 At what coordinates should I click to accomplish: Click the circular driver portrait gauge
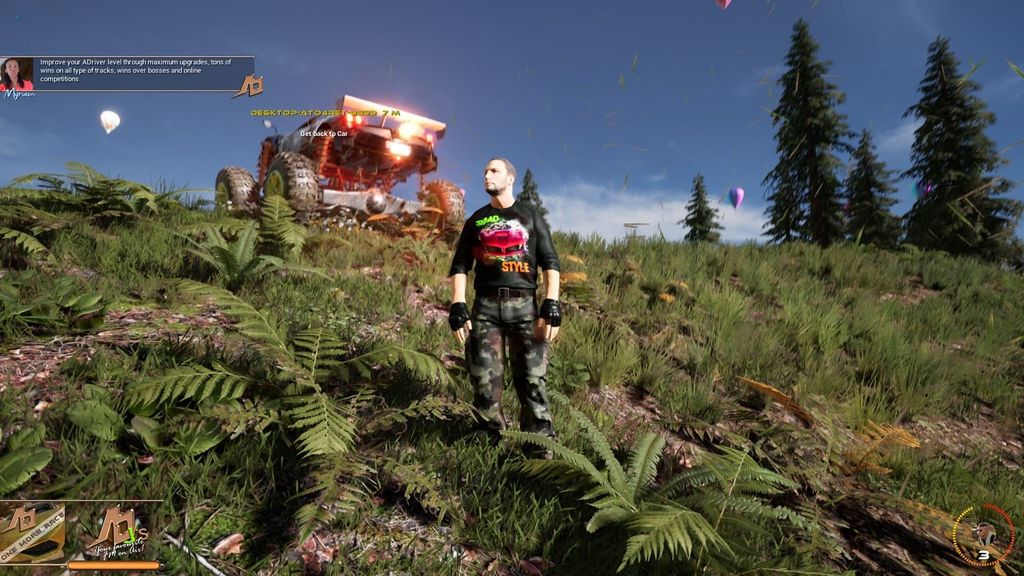pos(983,535)
